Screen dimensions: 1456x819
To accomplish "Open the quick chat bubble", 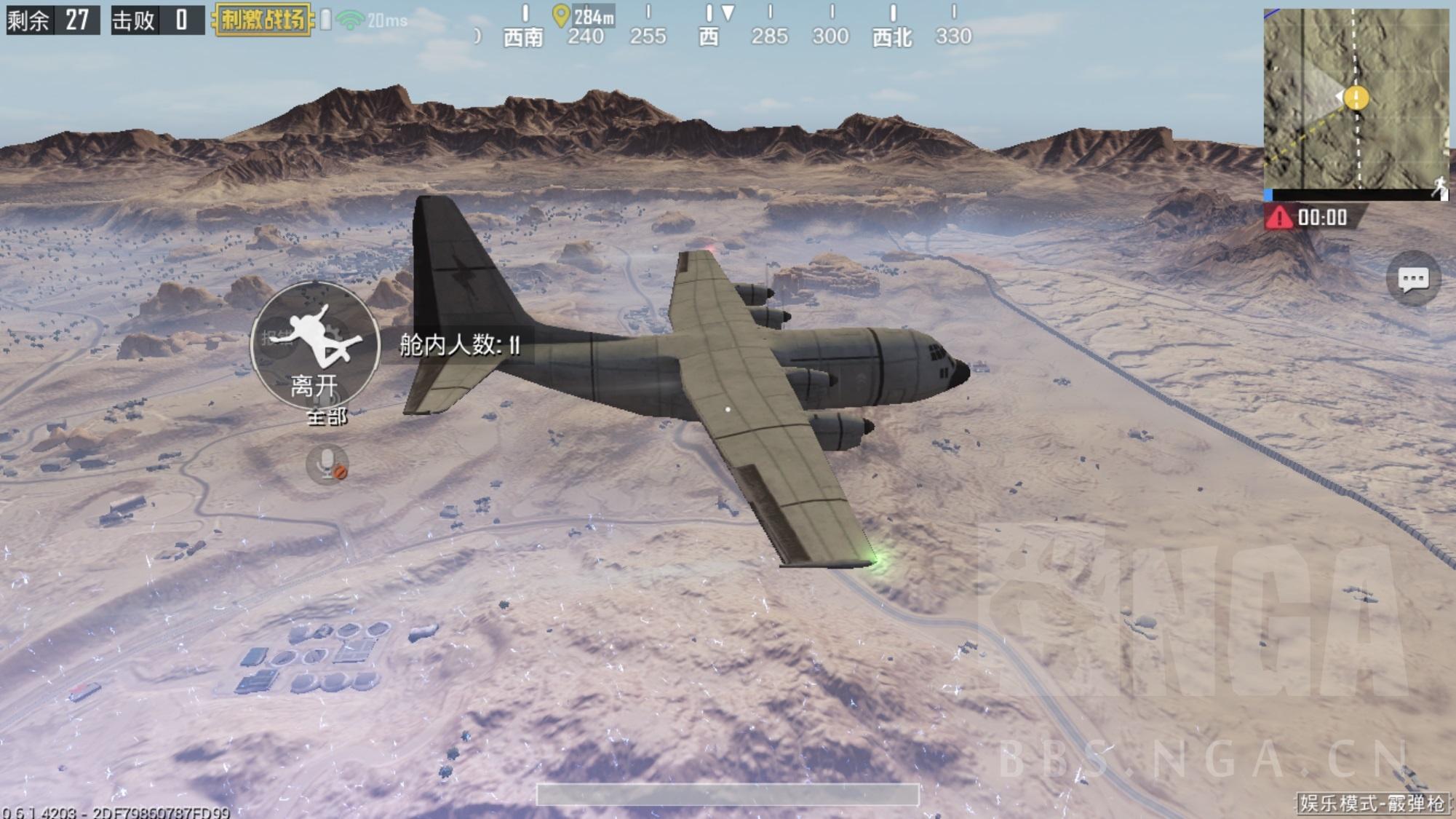I will [1412, 279].
